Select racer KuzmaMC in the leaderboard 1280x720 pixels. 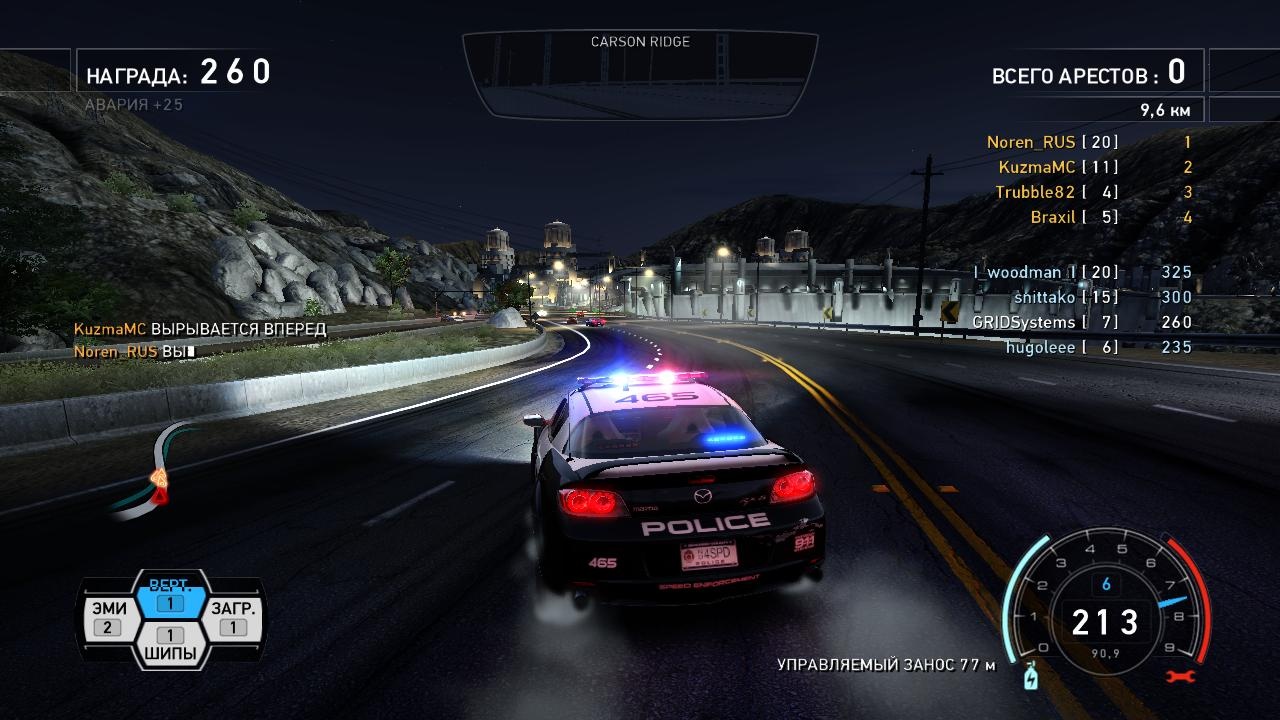(1037, 168)
